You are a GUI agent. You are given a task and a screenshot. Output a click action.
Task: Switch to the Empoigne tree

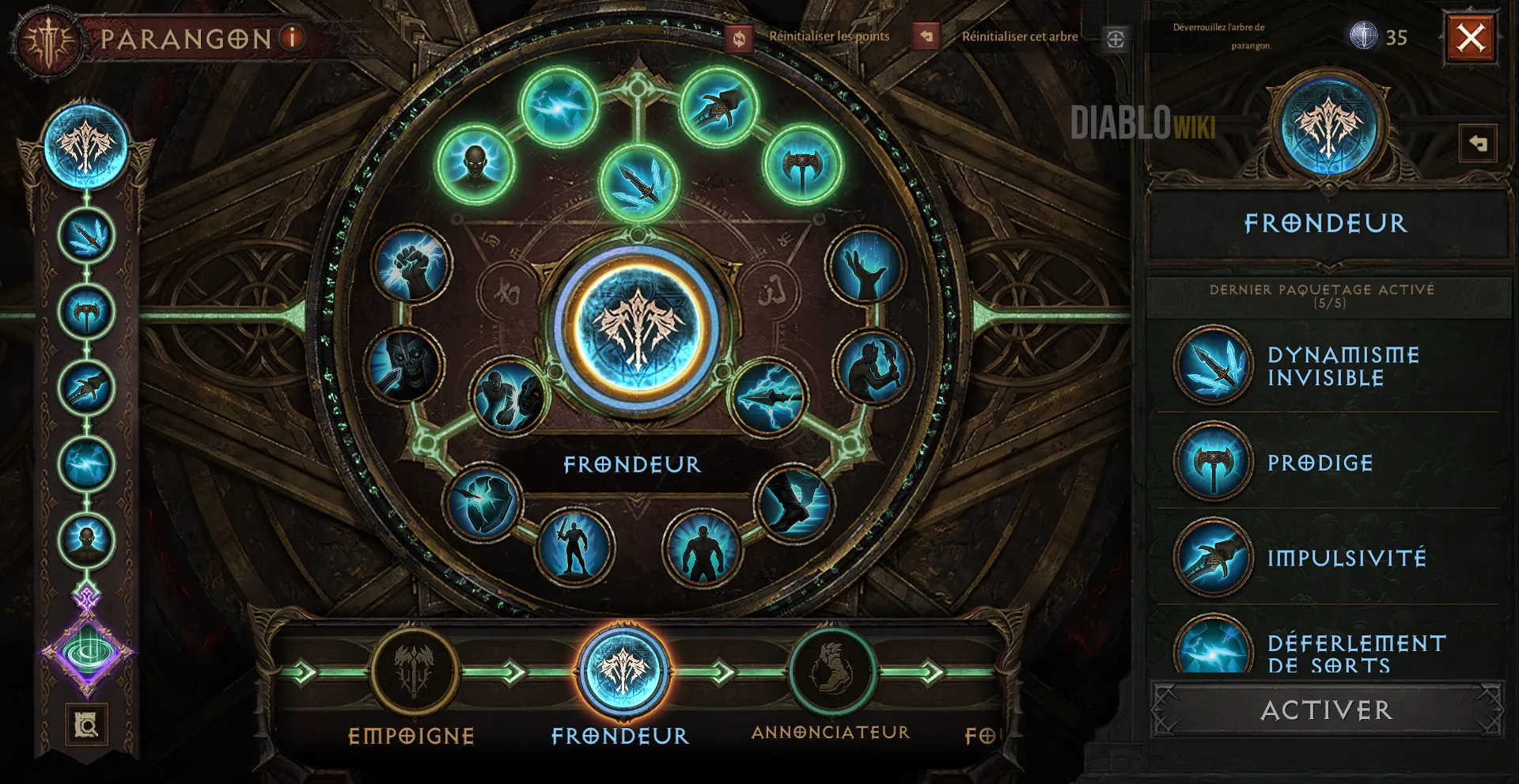[x=414, y=672]
